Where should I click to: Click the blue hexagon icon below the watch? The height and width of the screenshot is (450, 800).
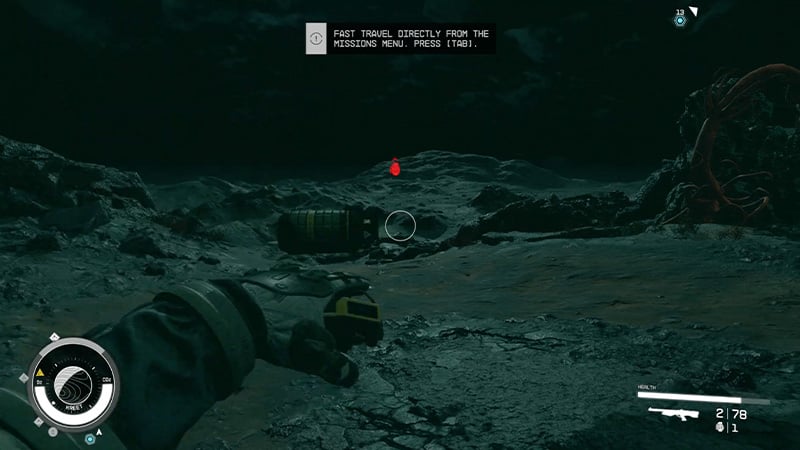pyautogui.click(x=90, y=438)
